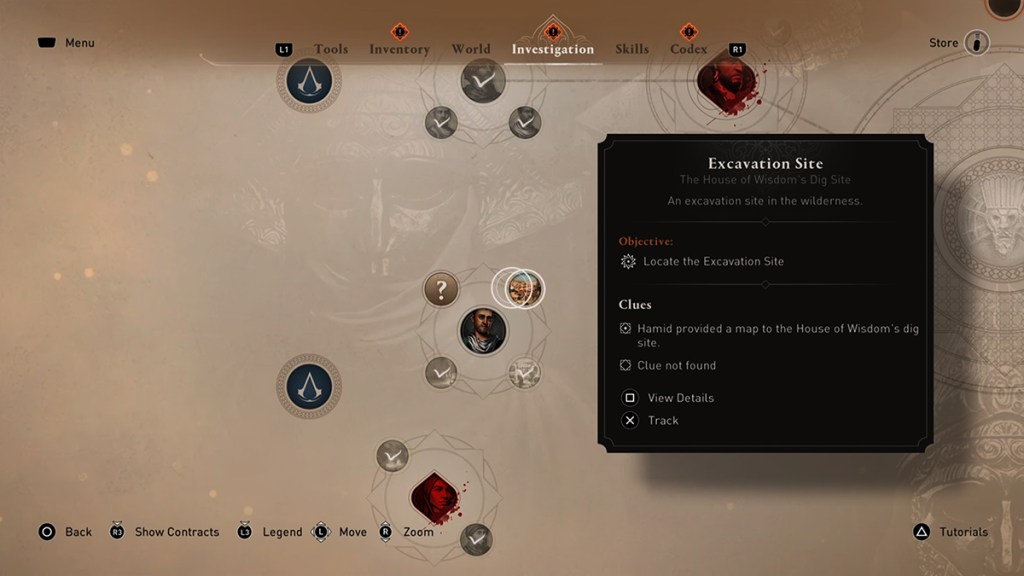Viewport: 1024px width, 576px height.
Task: Open the Skills tab
Action: 632,49
